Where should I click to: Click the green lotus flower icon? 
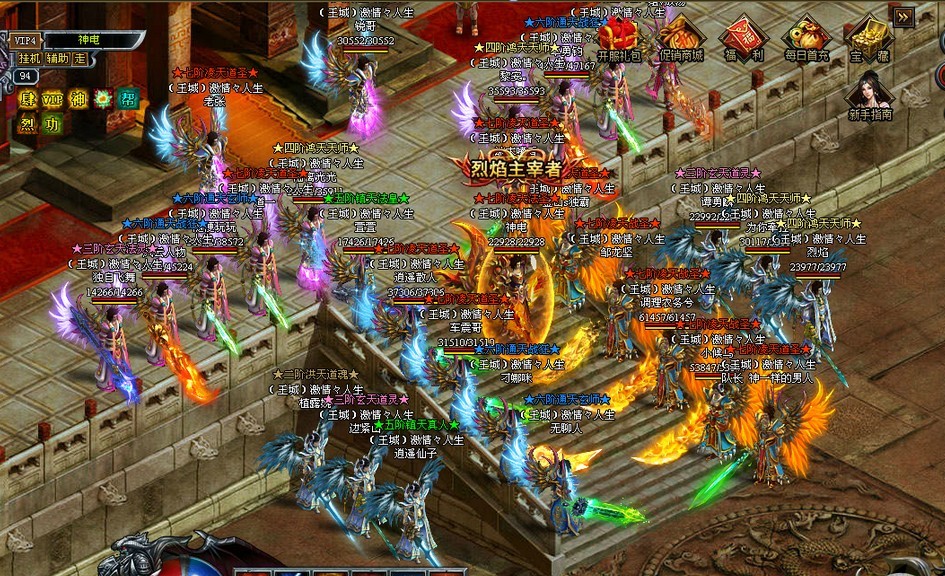[x=103, y=99]
